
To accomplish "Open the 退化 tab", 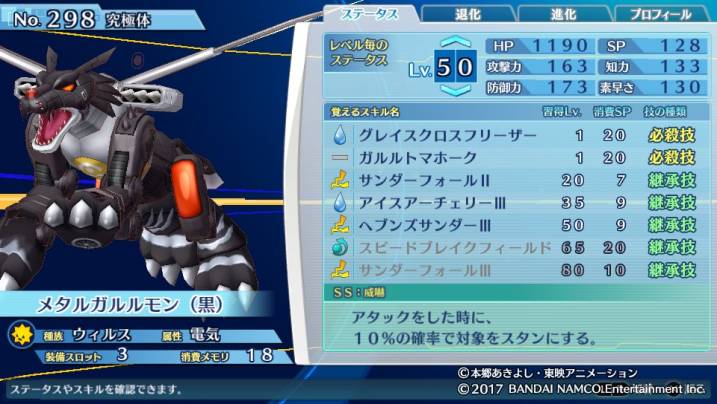I will pyautogui.click(x=468, y=15).
